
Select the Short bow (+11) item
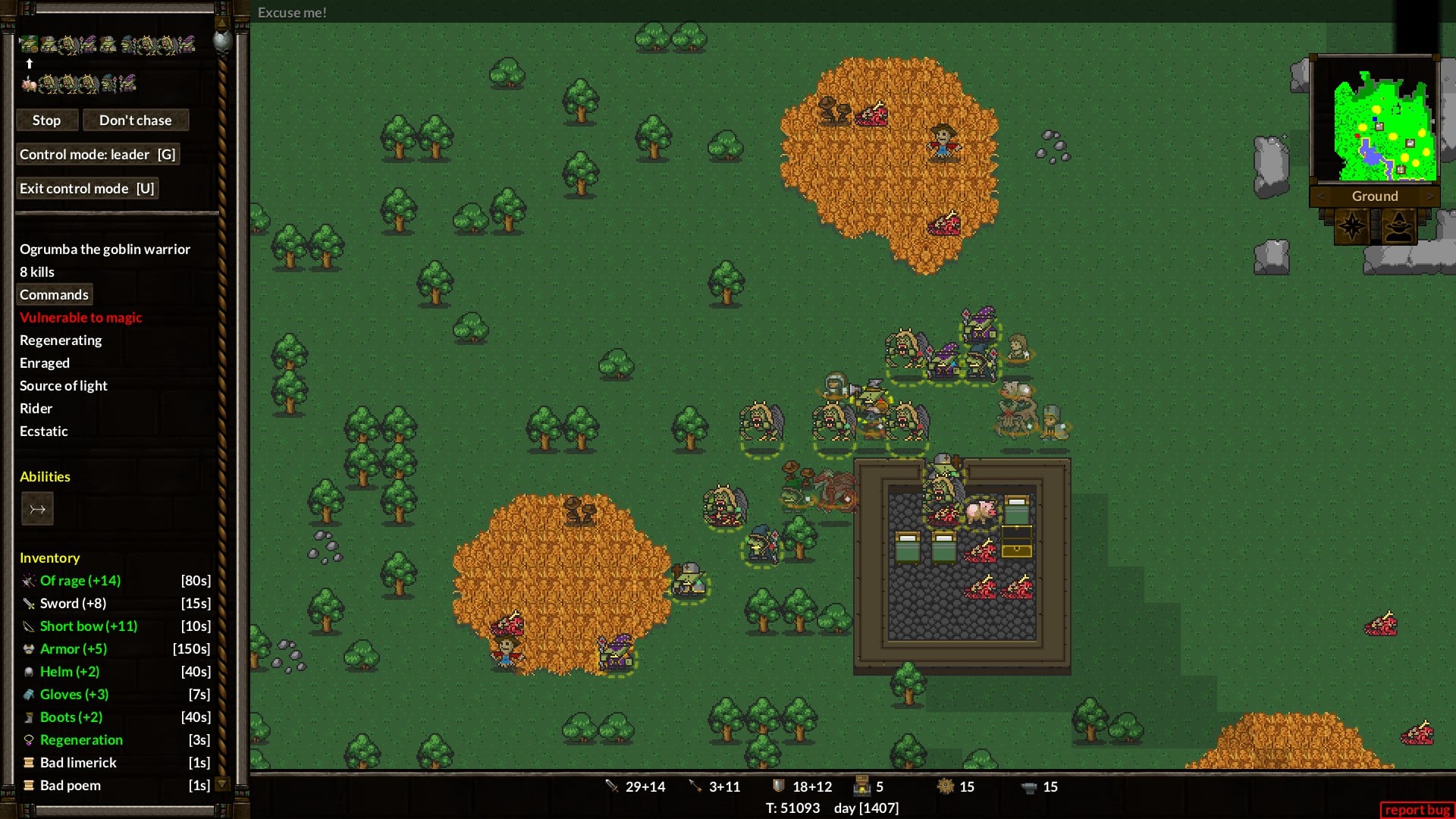[x=88, y=626]
